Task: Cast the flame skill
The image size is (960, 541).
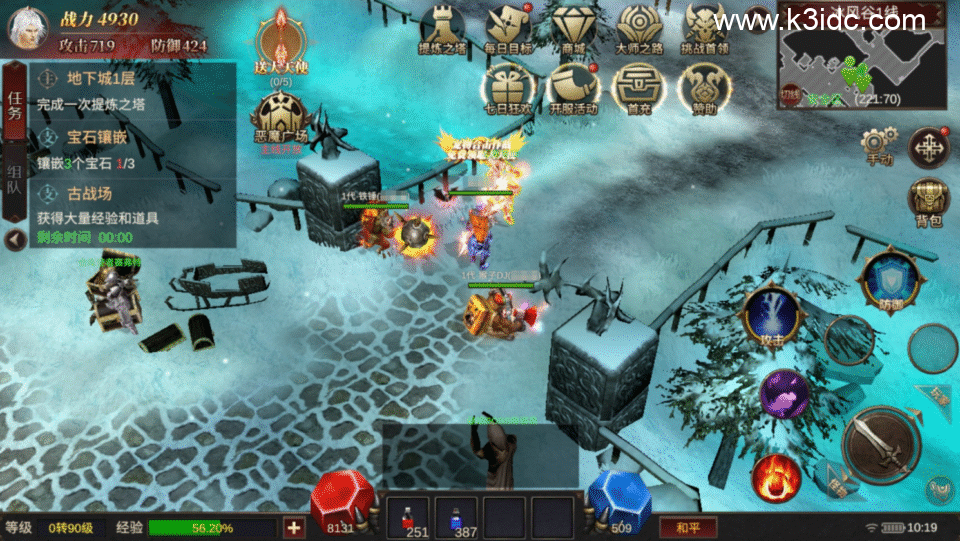Action: (776, 477)
